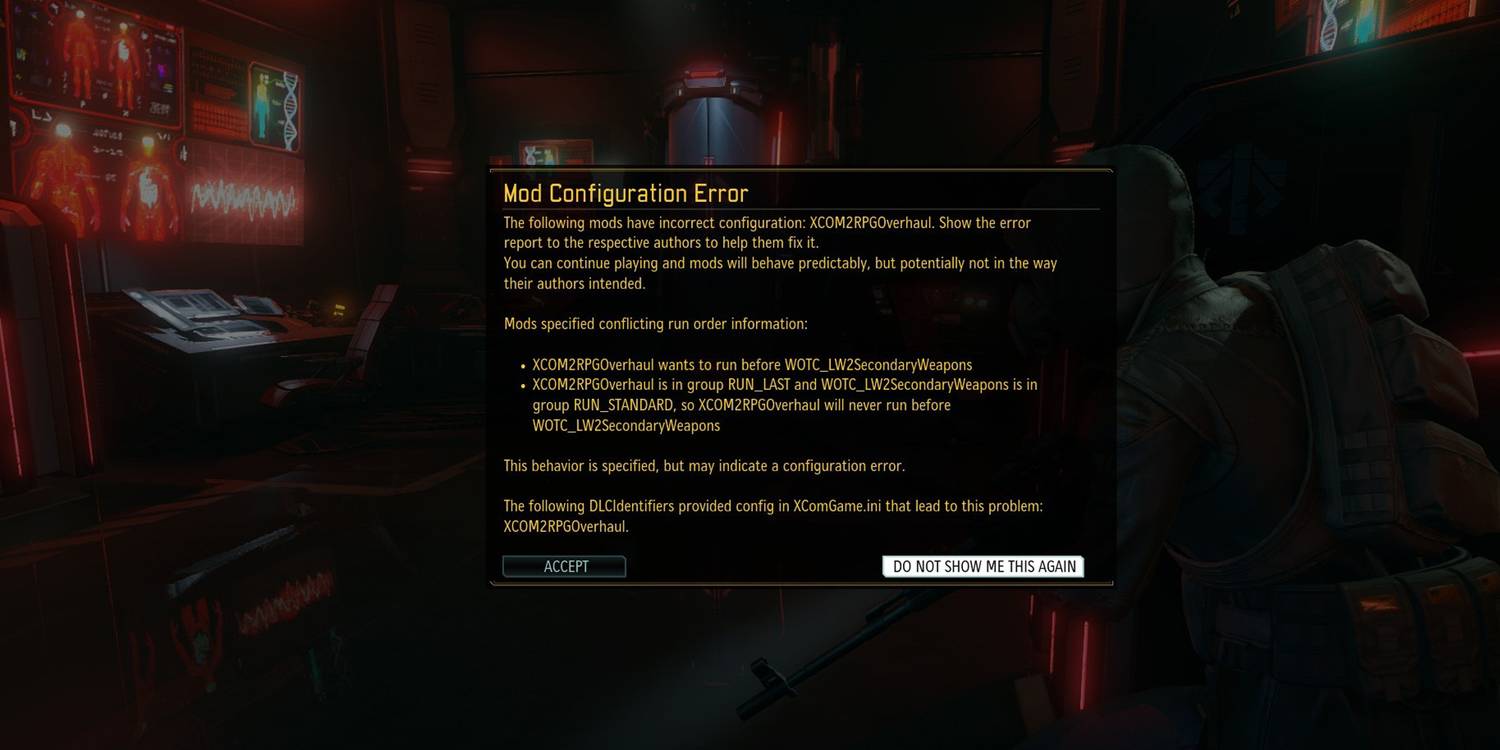Click the conflicting run order information heading
This screenshot has width=1500, height=750.
tap(656, 323)
